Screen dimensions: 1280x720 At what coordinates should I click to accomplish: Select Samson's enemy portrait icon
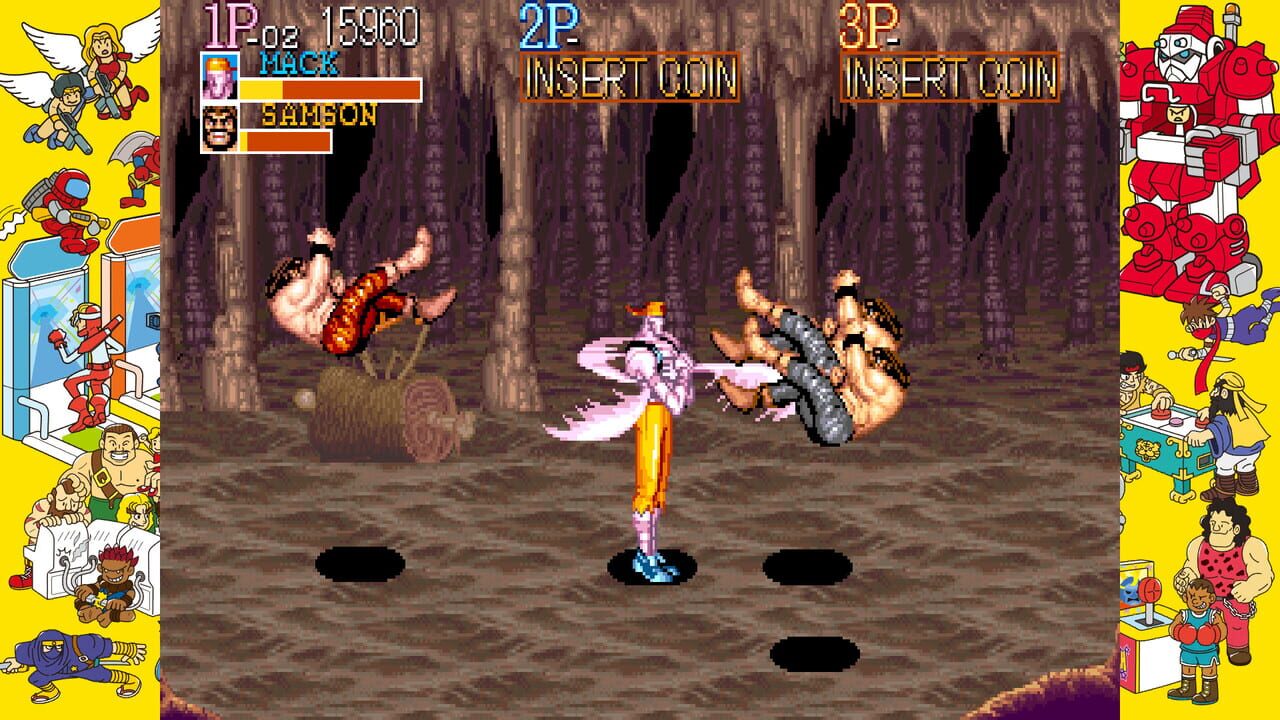(222, 129)
